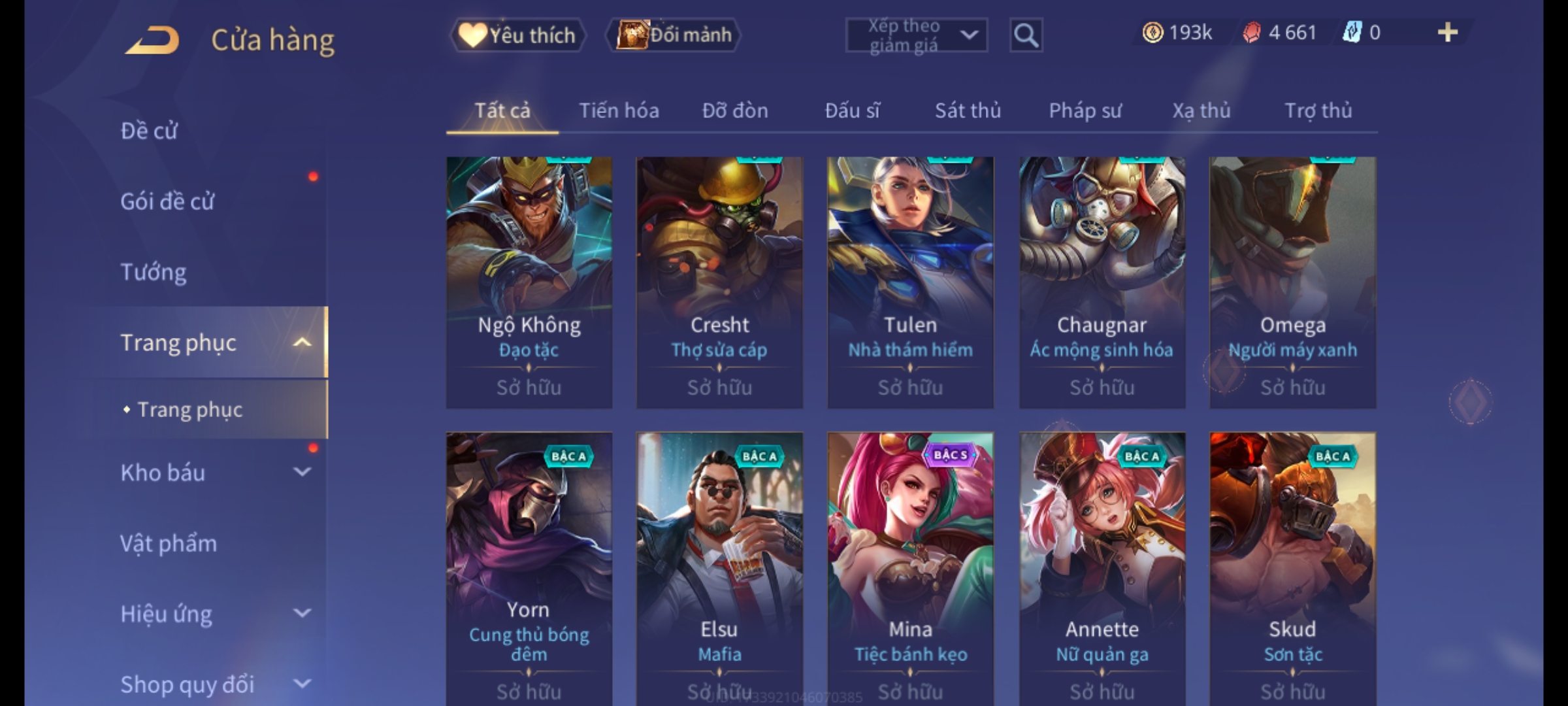Open the Yêu thích favorites list

(517, 35)
